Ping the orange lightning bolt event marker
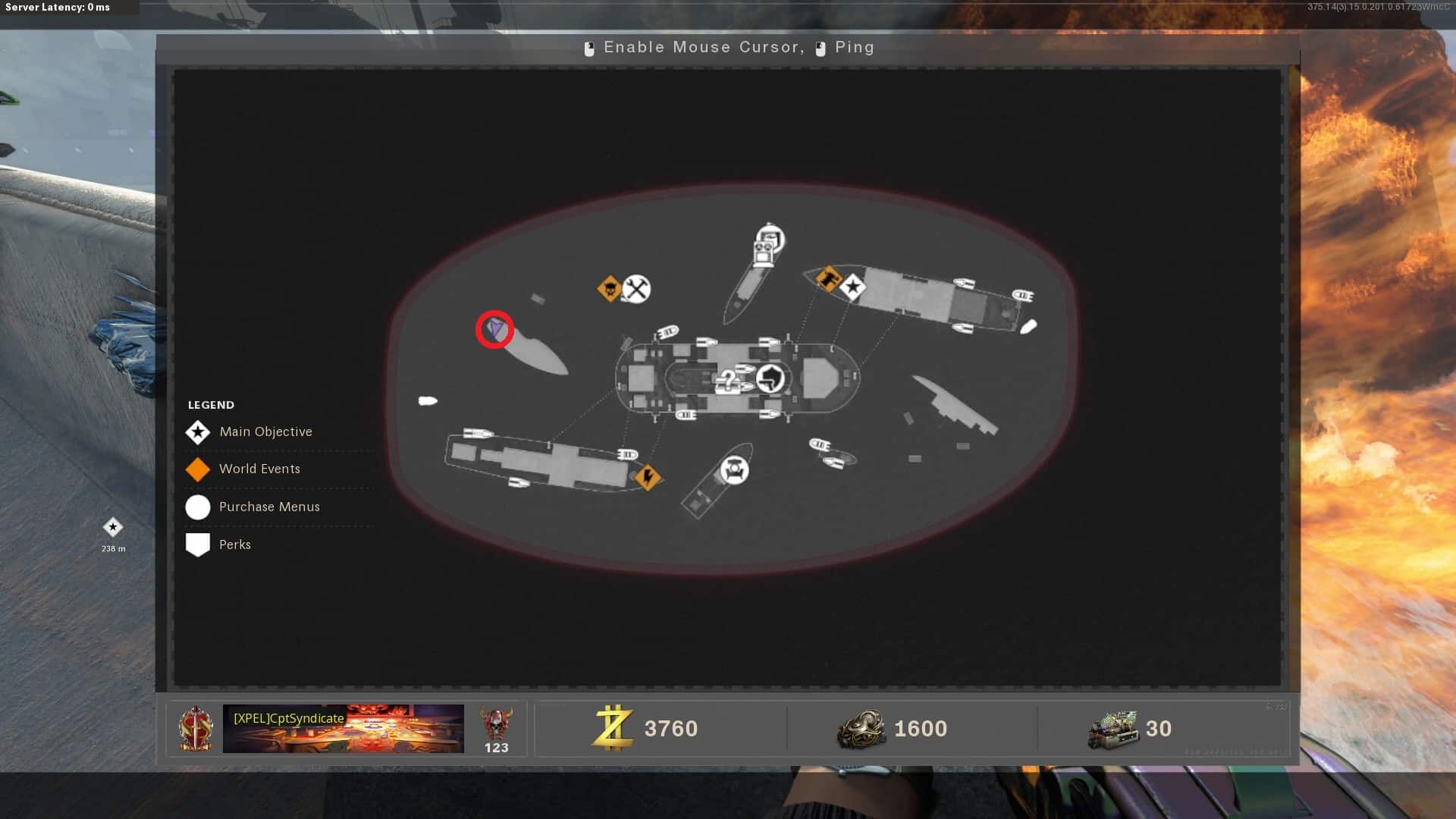The image size is (1456, 819). click(648, 477)
